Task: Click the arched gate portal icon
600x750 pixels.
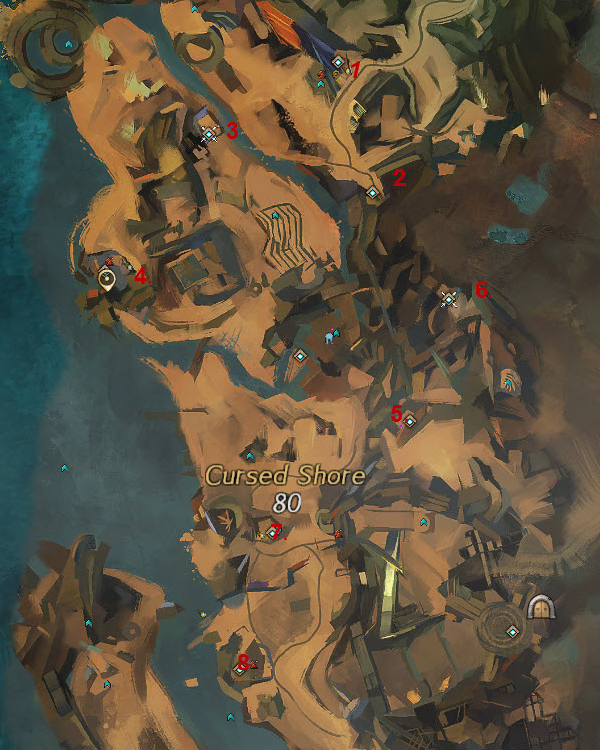Action: 540,605
